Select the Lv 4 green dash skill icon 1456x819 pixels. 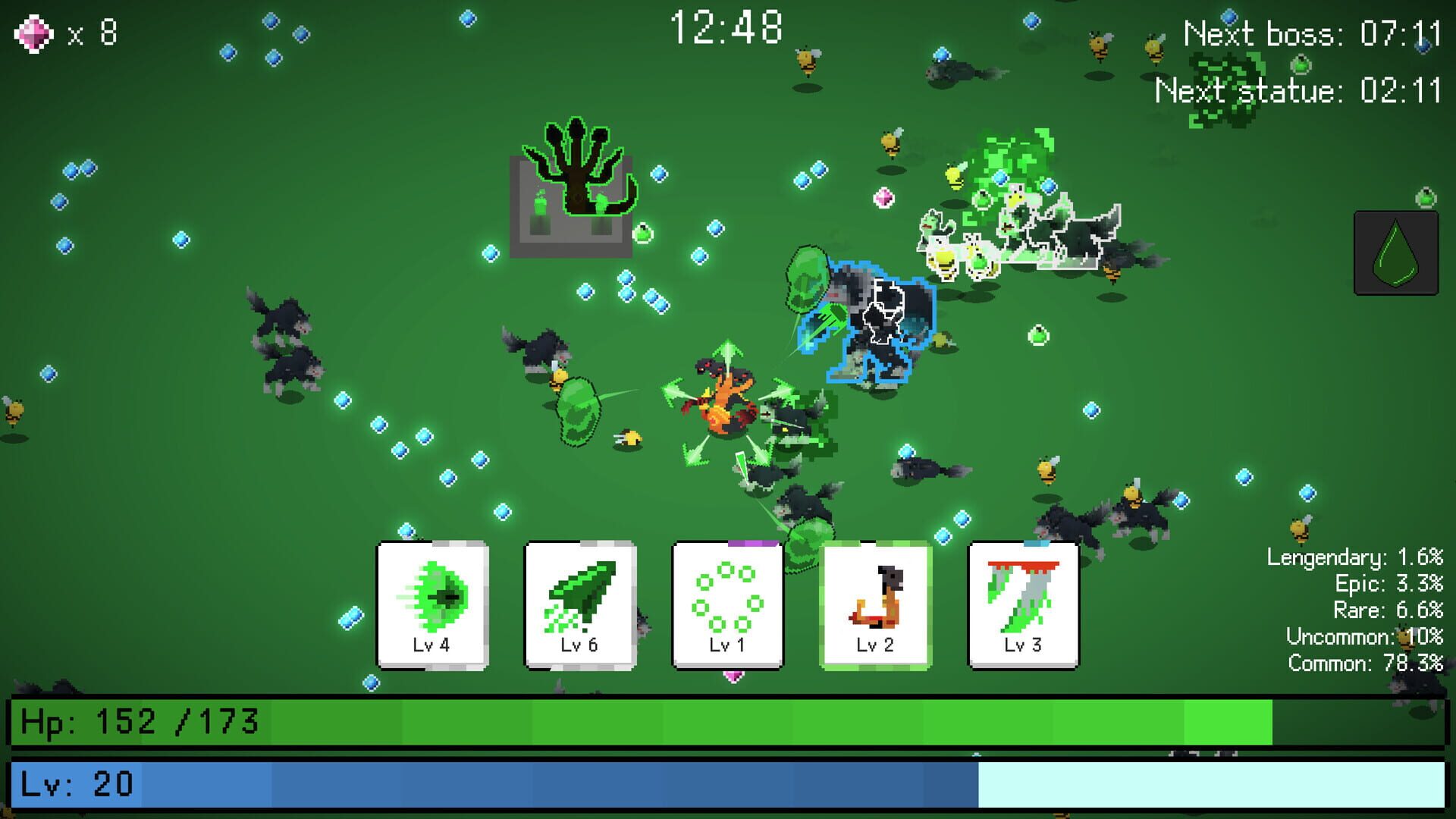(432, 603)
